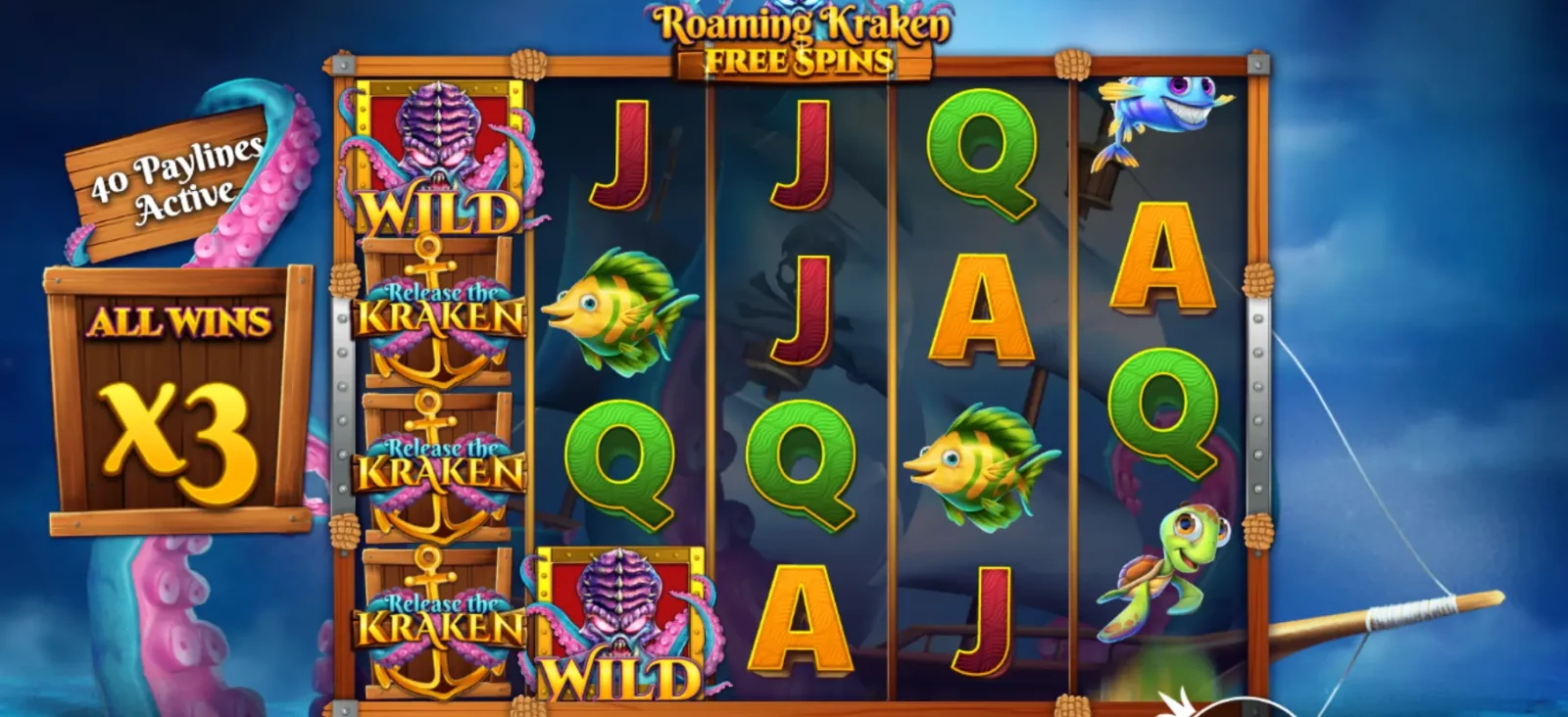Viewport: 1568px width, 717px height.
Task: Select the ALL WINS x3 multiplier board
Action: pos(176,392)
